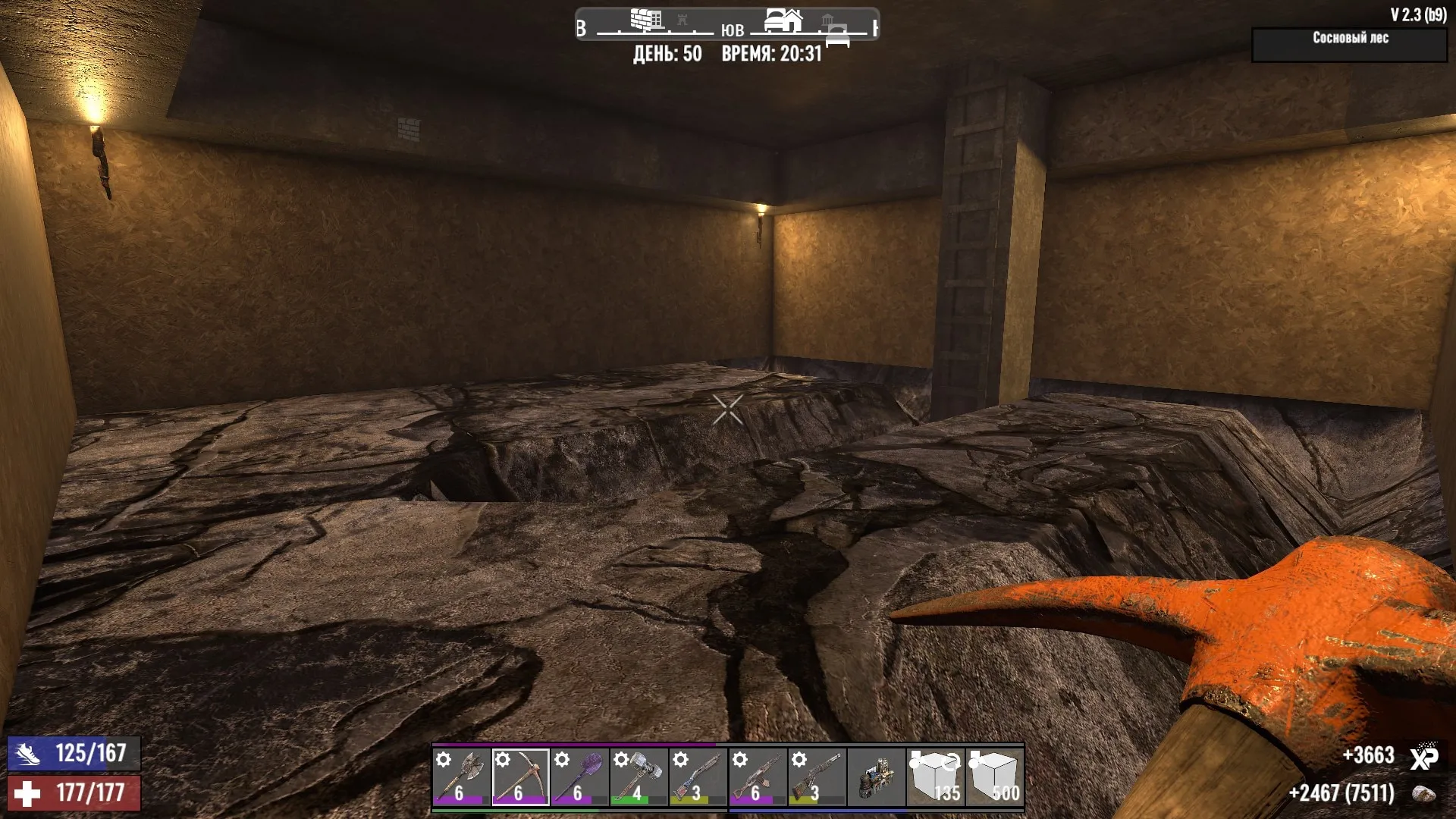Choose the block stack of 500
Screen dimensions: 1456x819
(995, 777)
